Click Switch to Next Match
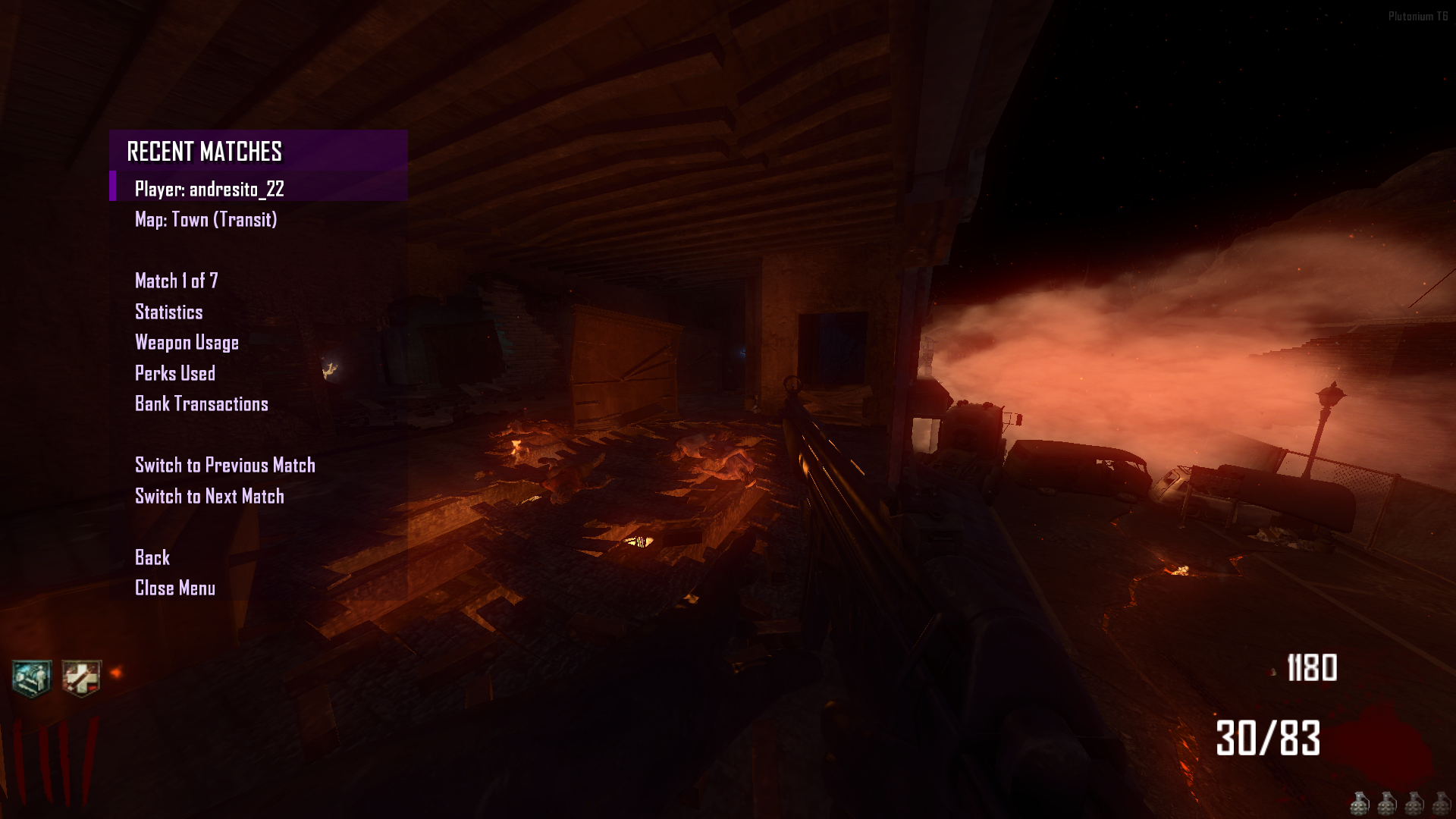 click(209, 496)
